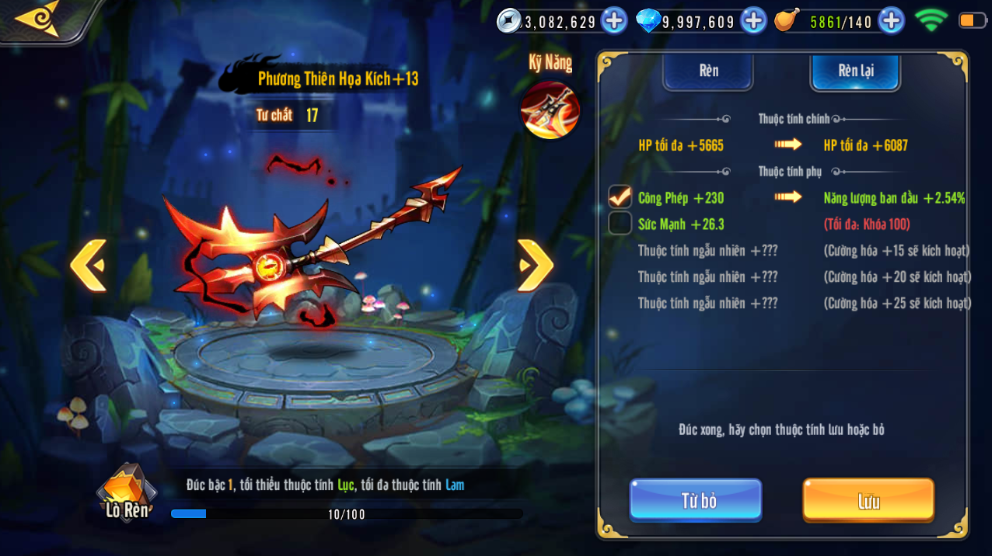Open the Kỹ Năng weapon skill icon
992x556 pixels.
[550, 108]
